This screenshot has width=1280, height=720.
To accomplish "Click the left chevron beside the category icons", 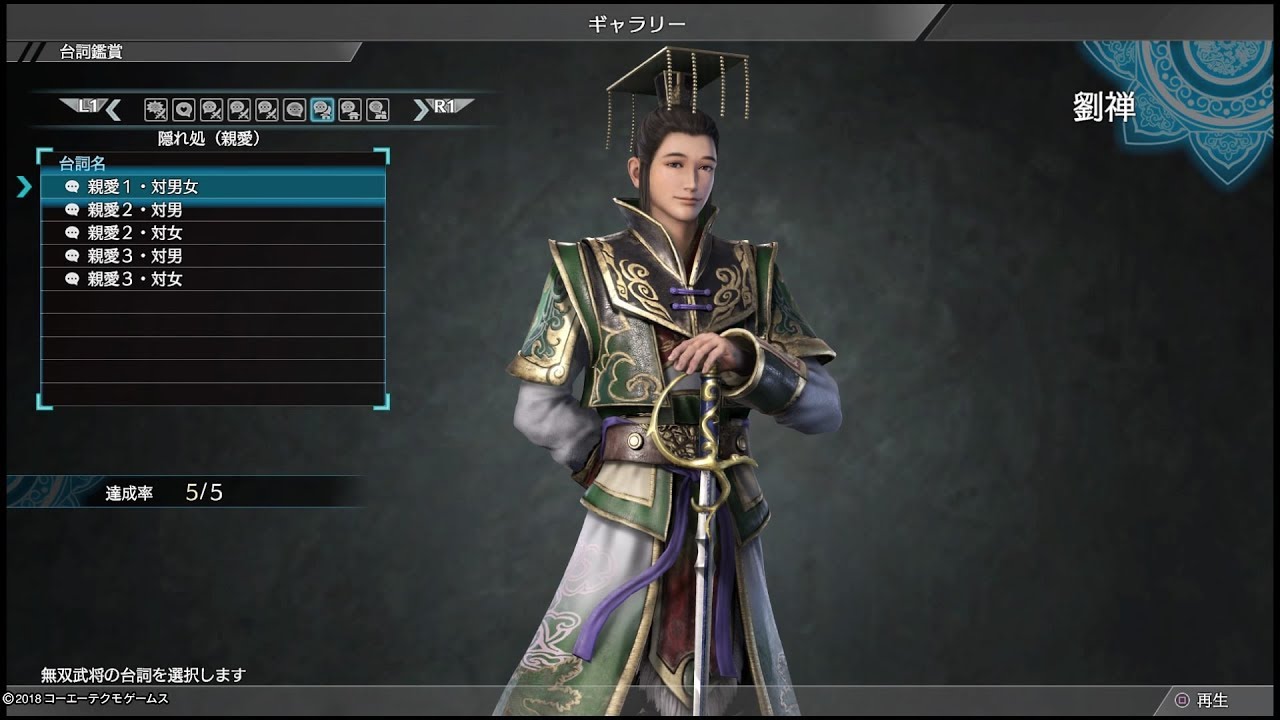I will (113, 109).
